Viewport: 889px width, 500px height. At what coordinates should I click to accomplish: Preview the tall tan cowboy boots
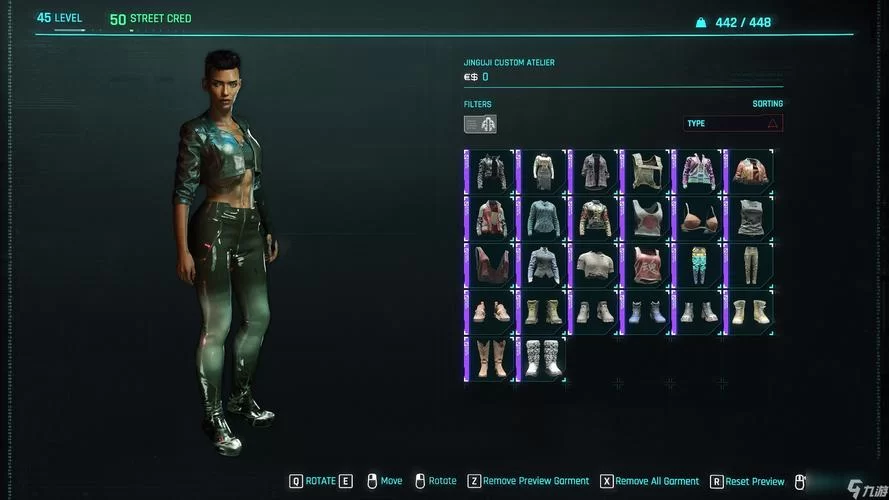tap(491, 359)
